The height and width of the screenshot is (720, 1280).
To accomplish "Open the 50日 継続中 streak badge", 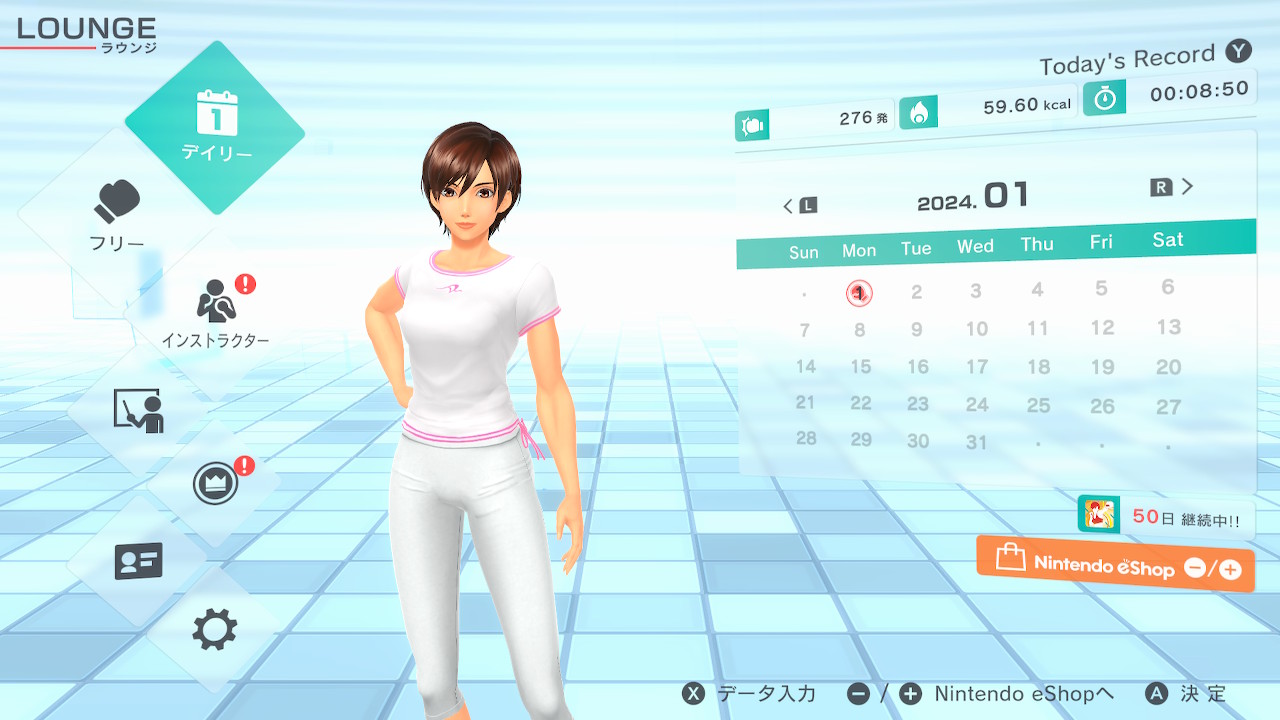I will [x=1166, y=518].
